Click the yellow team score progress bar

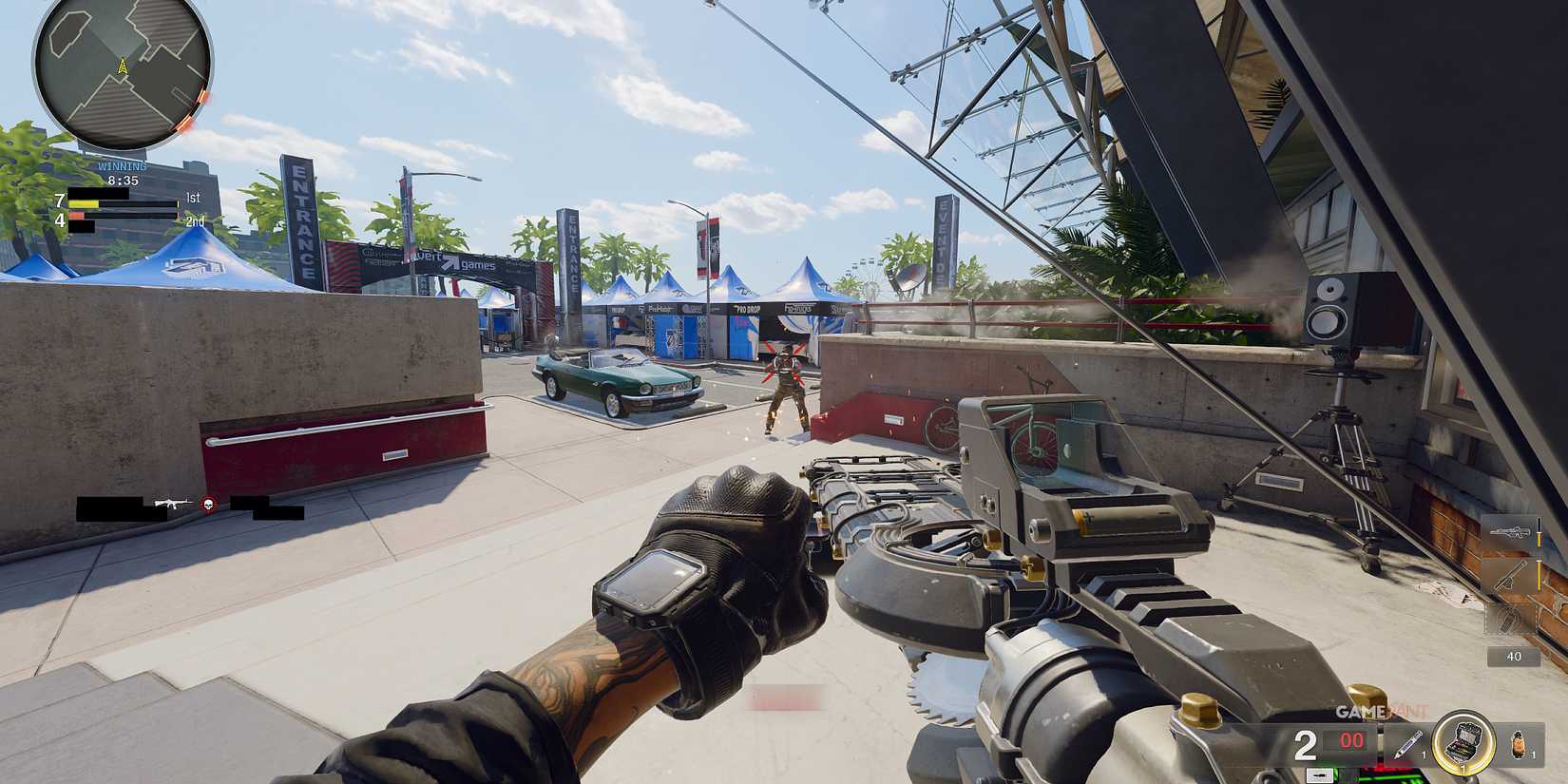pyautogui.click(x=84, y=203)
